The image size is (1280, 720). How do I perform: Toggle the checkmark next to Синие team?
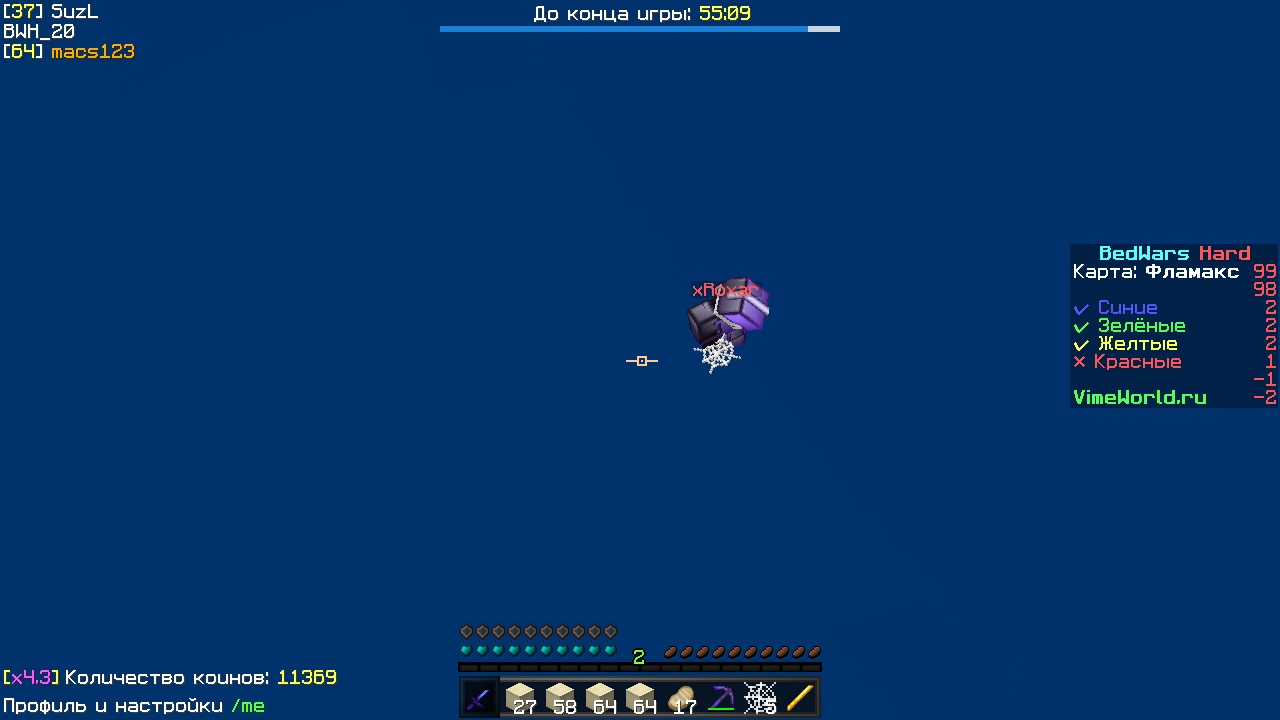pos(1080,308)
